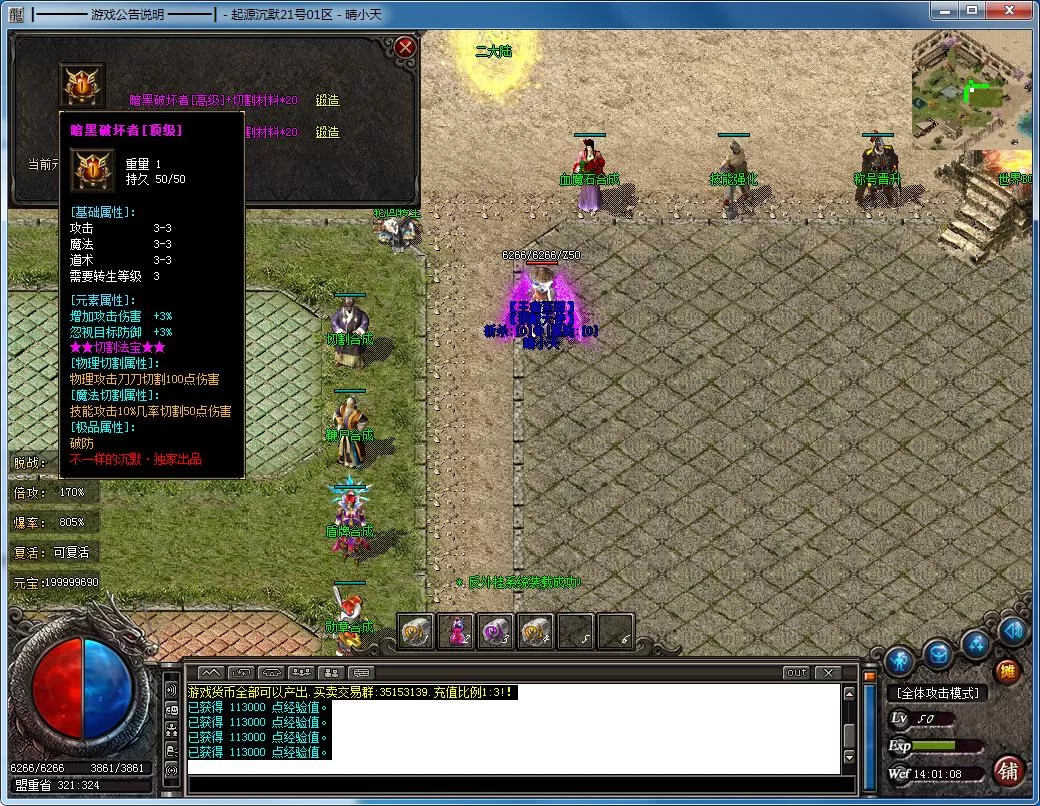Click the 'out' button on the chat bar
Viewport: 1040px width, 806px height.
(796, 673)
